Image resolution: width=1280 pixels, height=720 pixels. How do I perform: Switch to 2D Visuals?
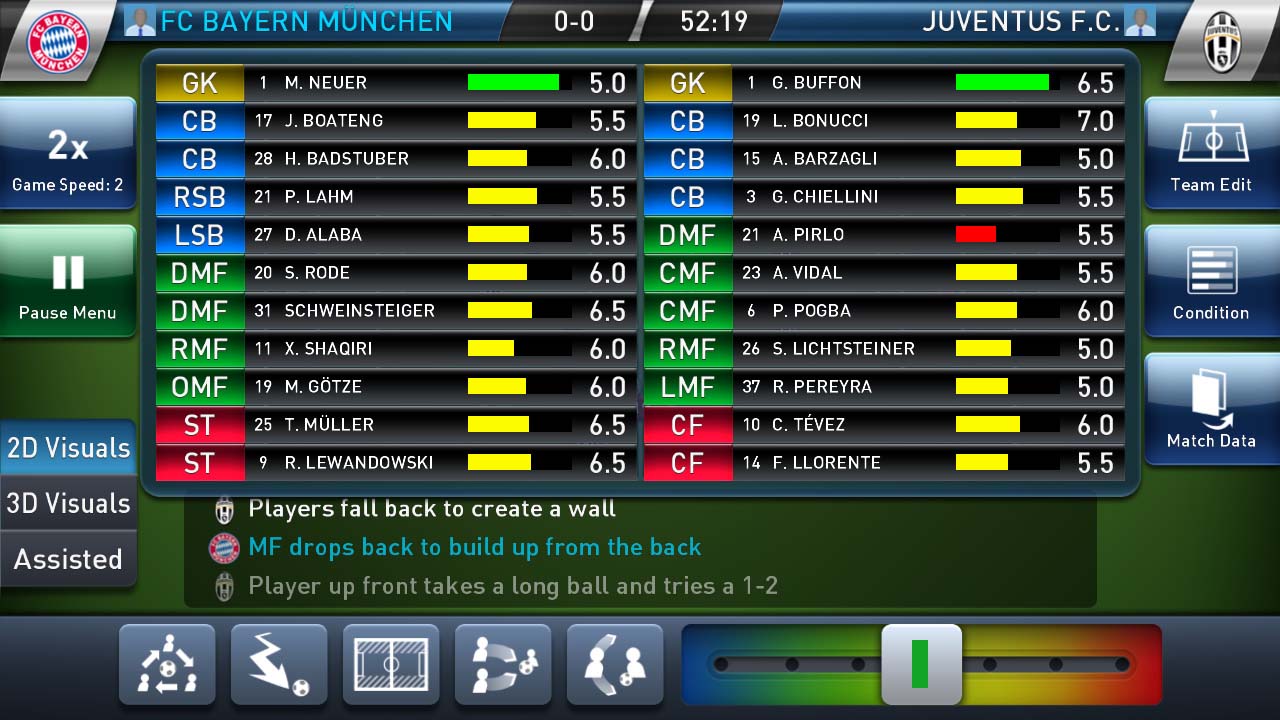pyautogui.click(x=68, y=447)
